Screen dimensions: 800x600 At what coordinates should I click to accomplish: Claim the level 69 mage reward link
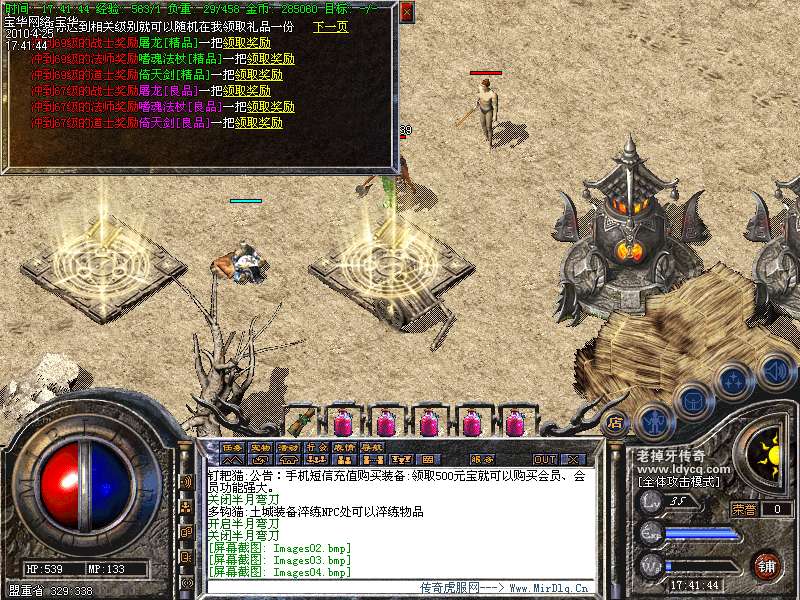click(x=271, y=59)
